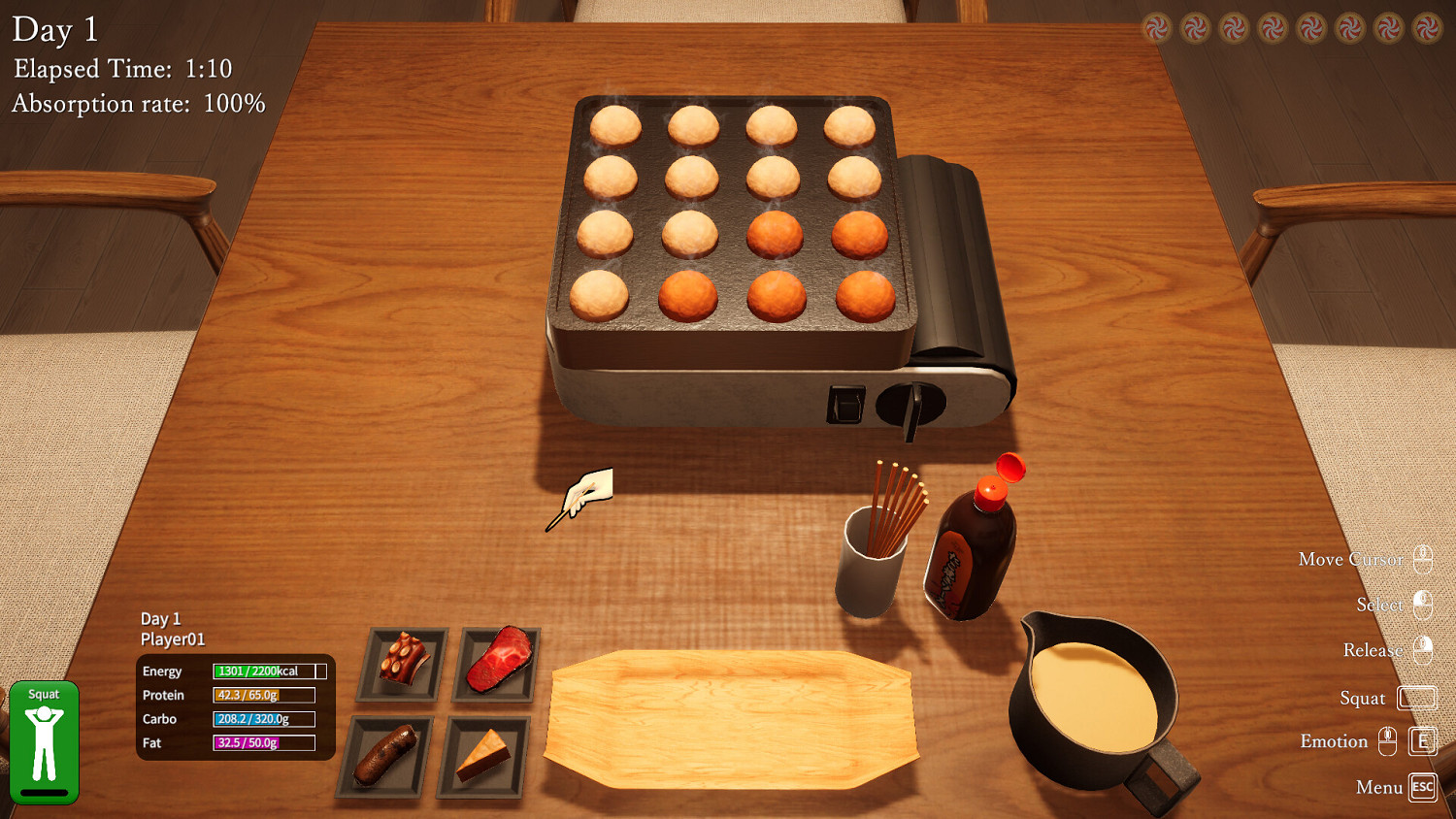Click the E key icon beside Emotion
1456x819 pixels.
tap(1421, 740)
